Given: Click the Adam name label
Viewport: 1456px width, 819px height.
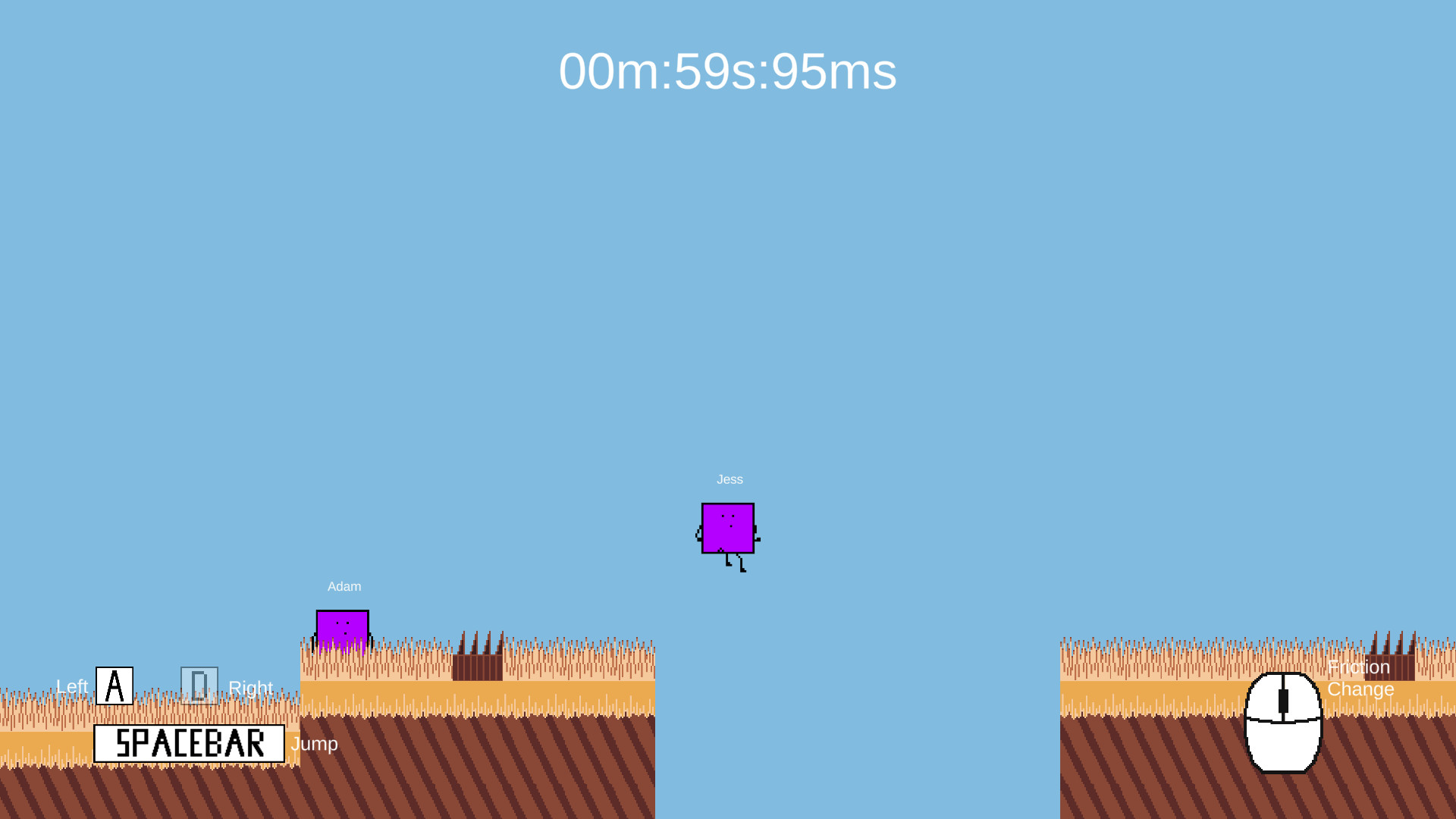Looking at the screenshot, I should click(x=344, y=585).
